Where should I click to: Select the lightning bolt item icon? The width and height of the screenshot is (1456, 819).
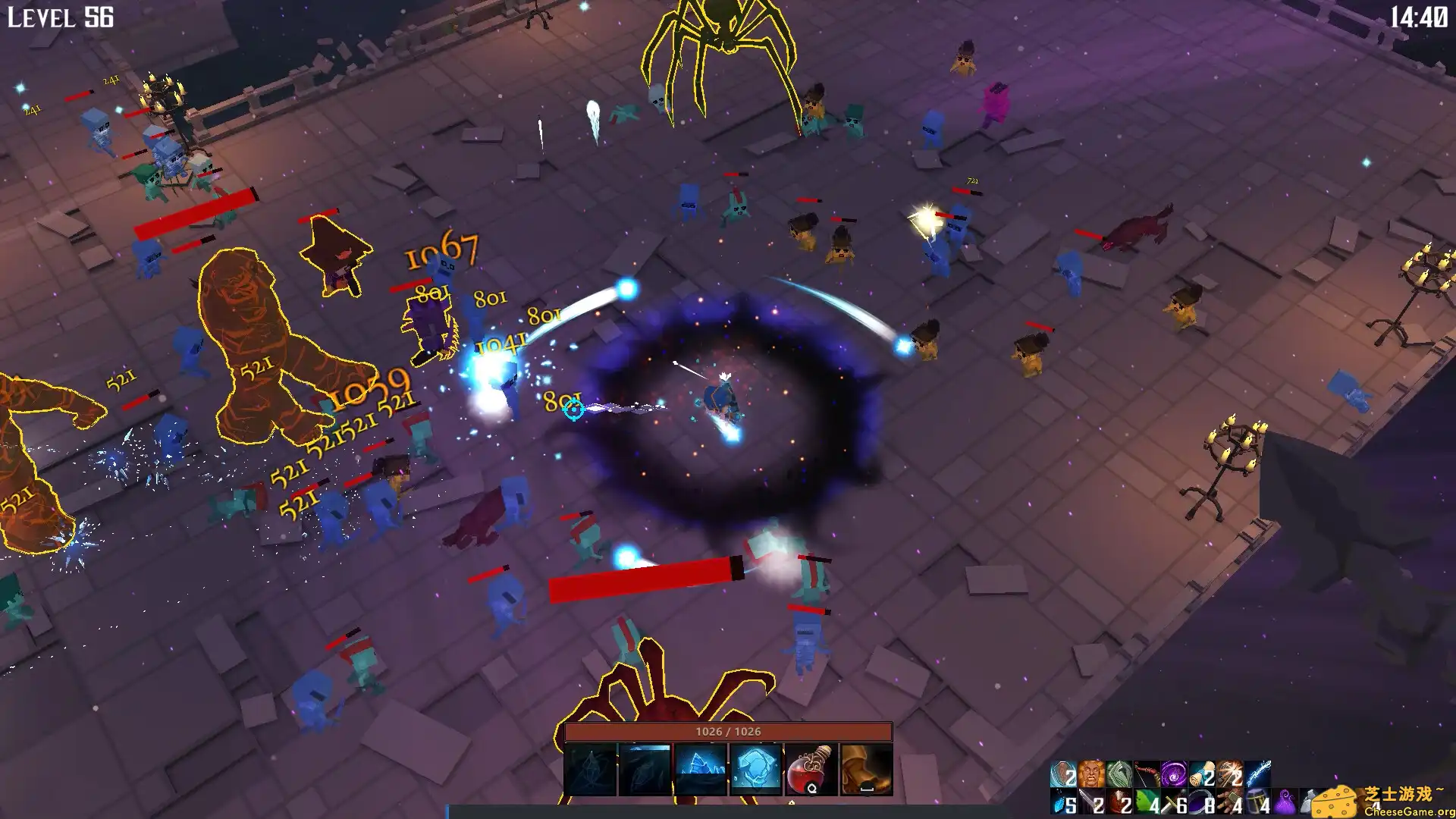pos(1257,775)
